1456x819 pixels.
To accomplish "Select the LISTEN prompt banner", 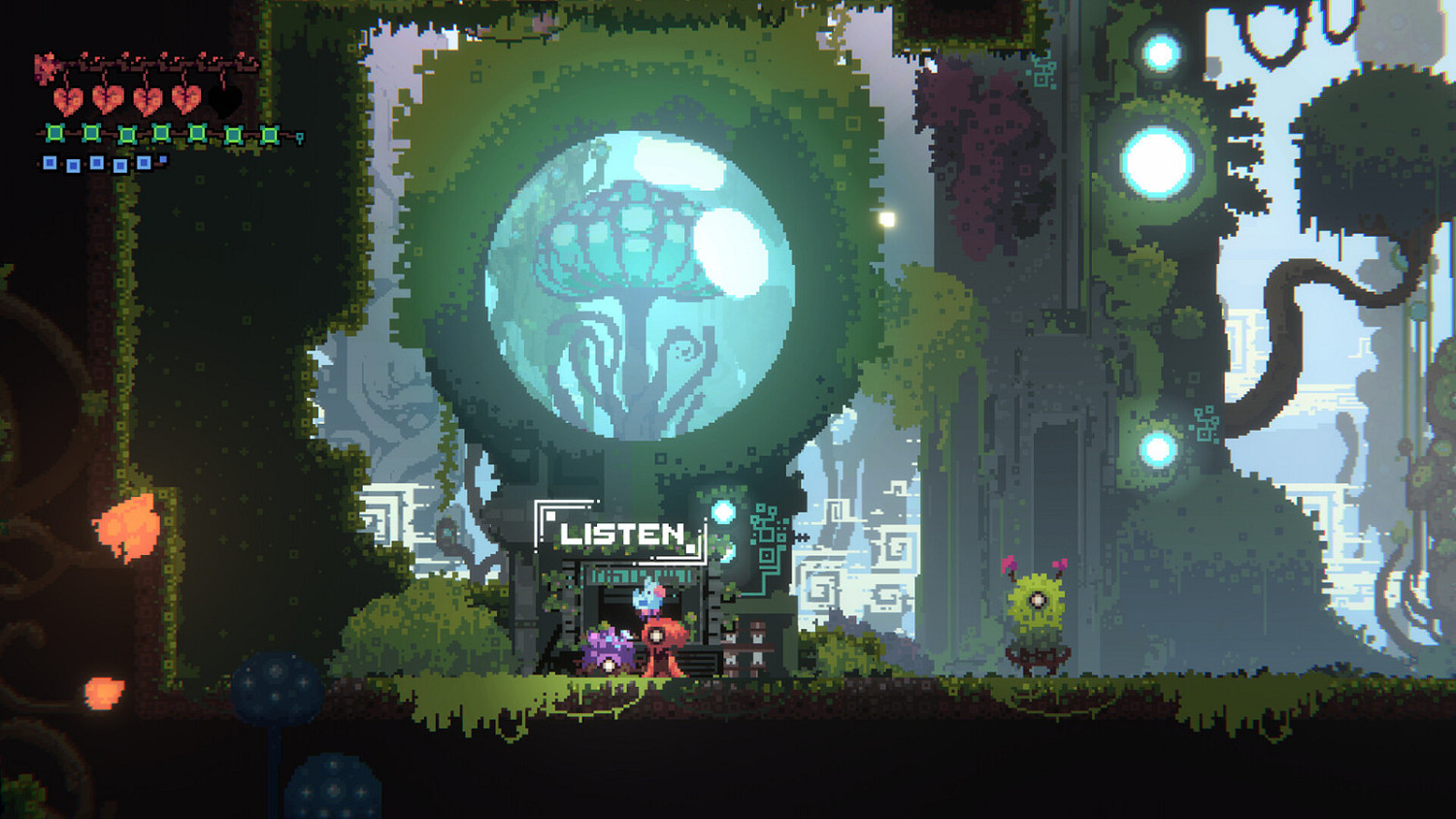I will (x=621, y=532).
